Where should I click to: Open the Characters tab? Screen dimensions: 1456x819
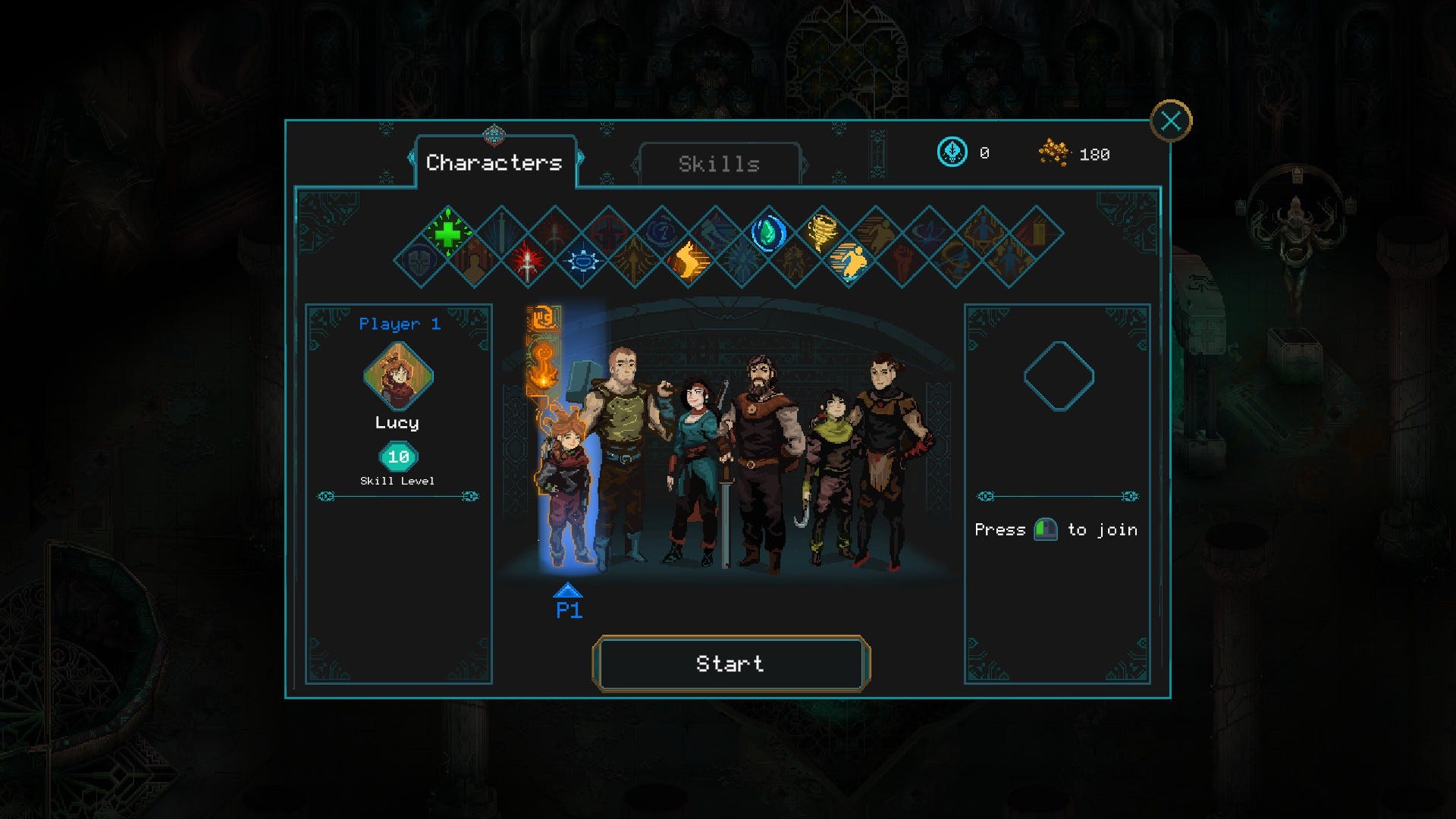coord(494,162)
